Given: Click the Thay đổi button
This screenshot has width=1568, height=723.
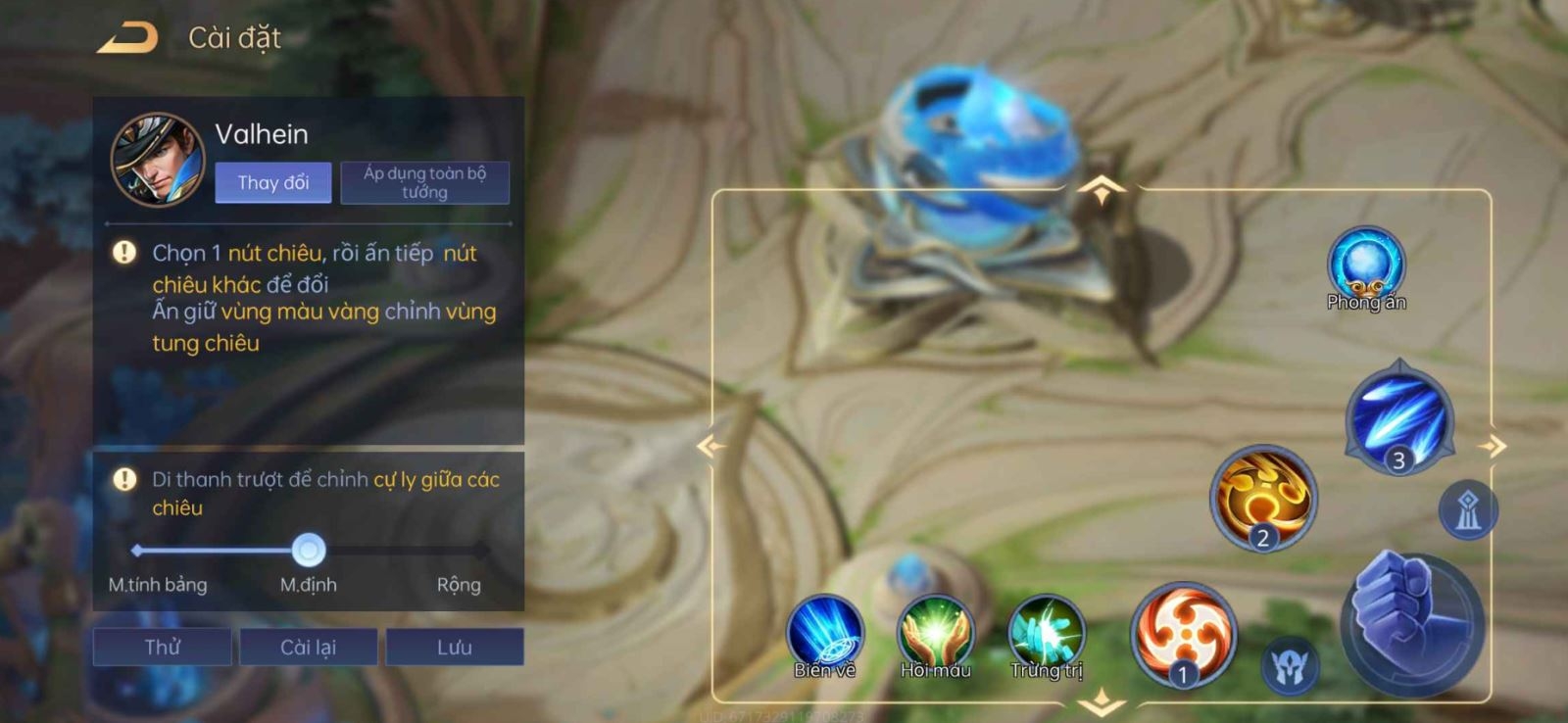Looking at the screenshot, I should tap(272, 183).
